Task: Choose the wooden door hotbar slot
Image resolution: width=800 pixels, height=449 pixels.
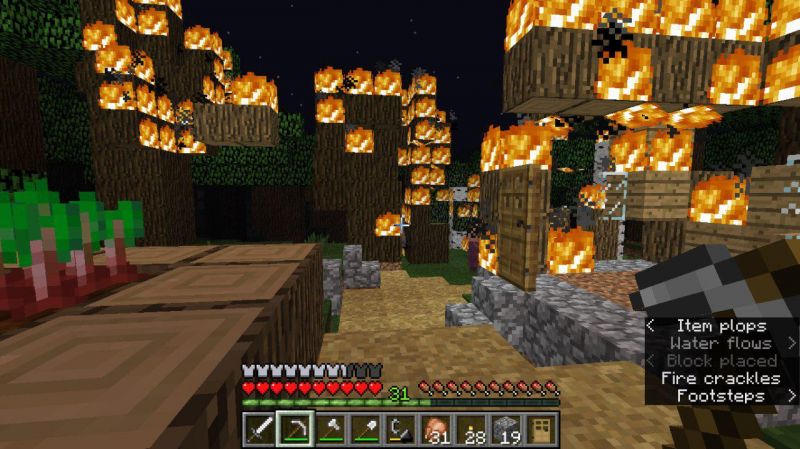Action: tap(541, 429)
